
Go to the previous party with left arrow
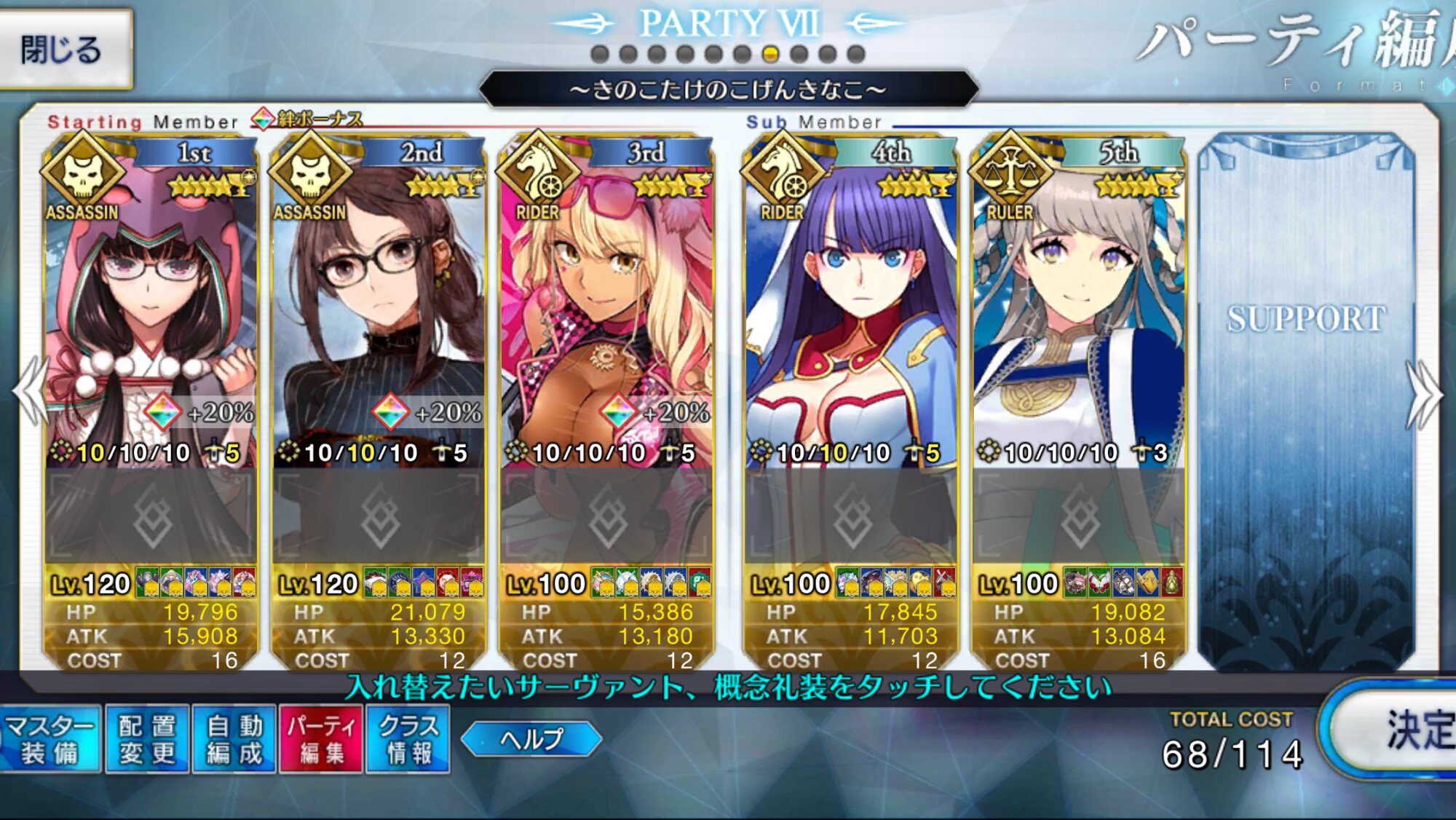[x=31, y=393]
